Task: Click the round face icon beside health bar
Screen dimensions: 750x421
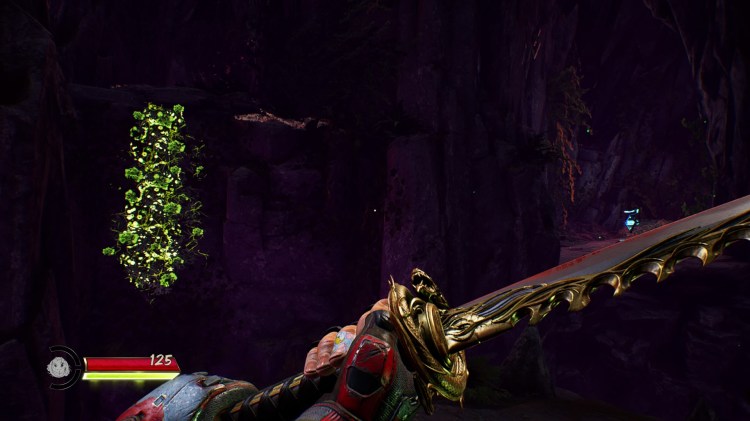Action: click(60, 367)
